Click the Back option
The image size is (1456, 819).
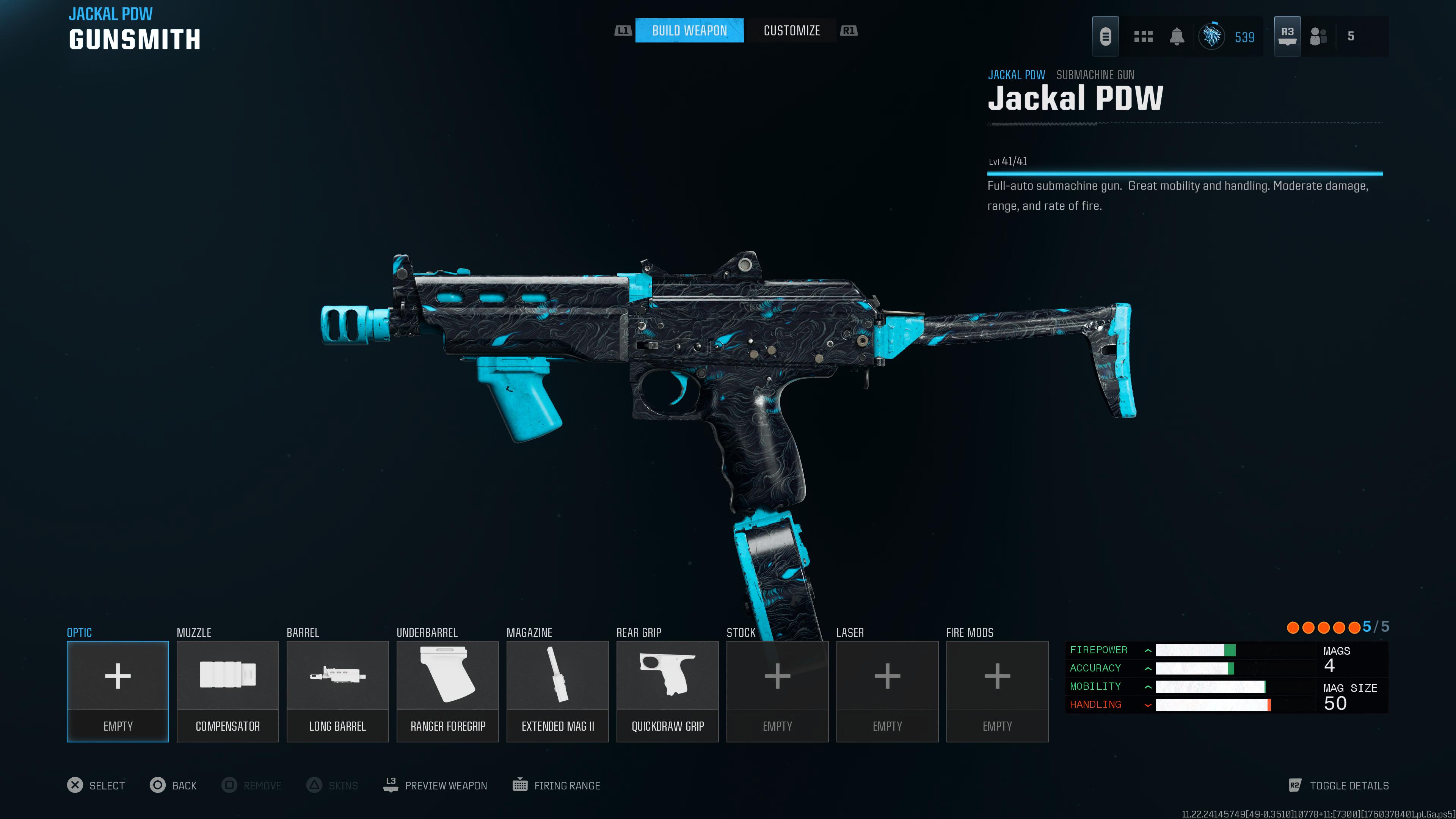(x=174, y=785)
